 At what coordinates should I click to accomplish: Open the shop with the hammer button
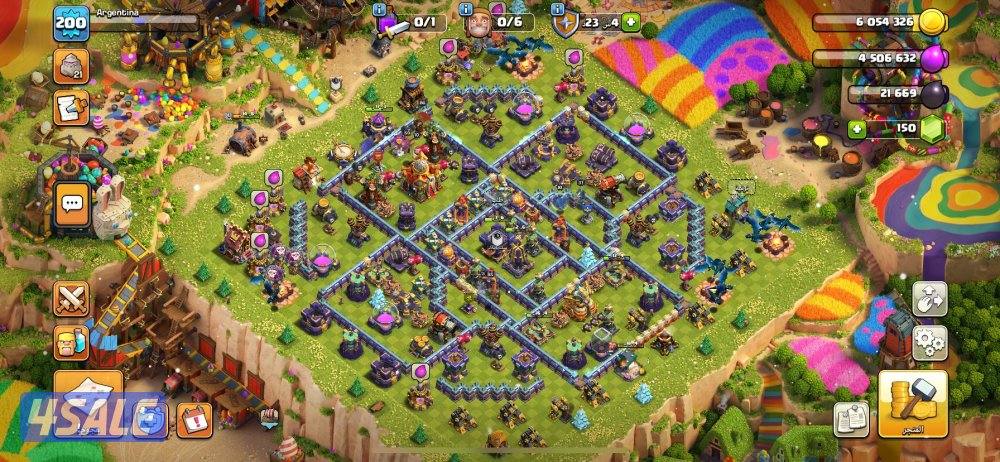912,404
